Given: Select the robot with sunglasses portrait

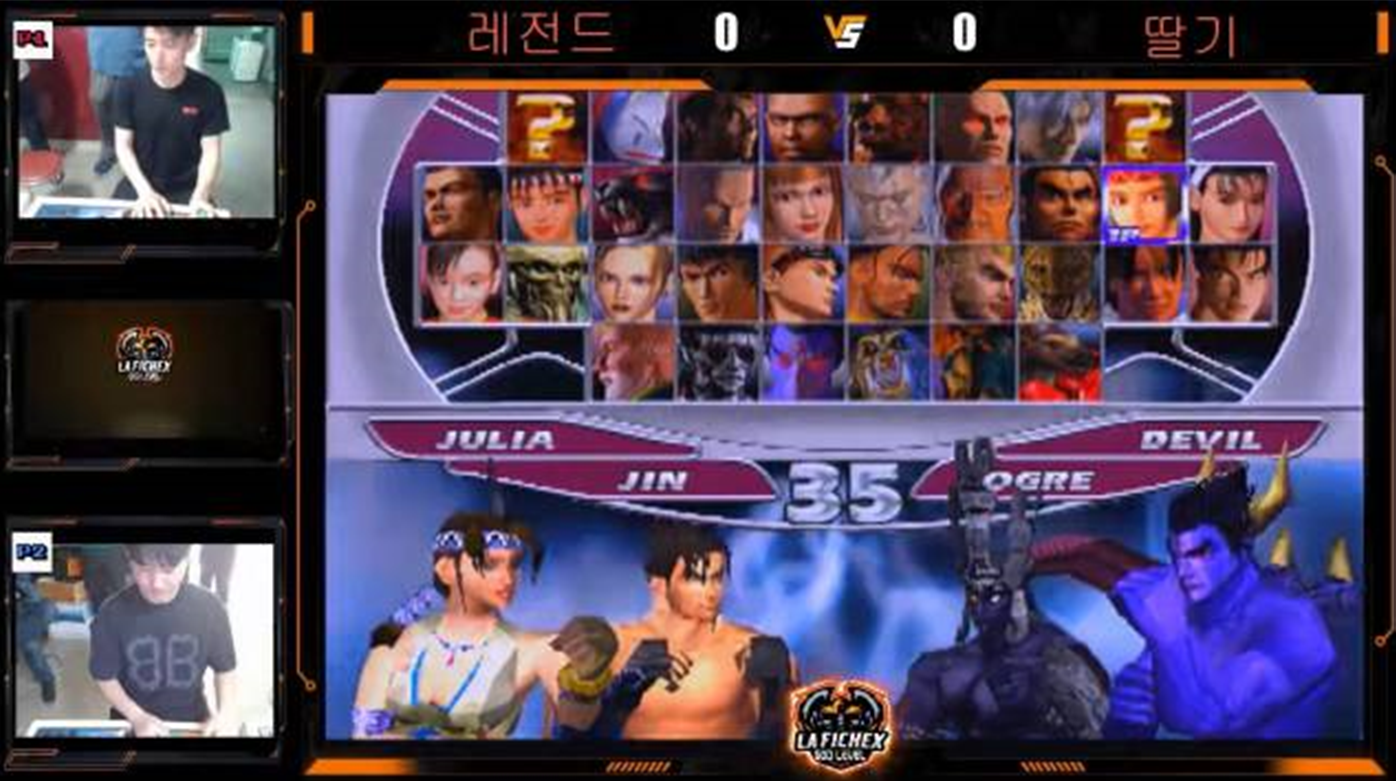Looking at the screenshot, I should click(717, 362).
